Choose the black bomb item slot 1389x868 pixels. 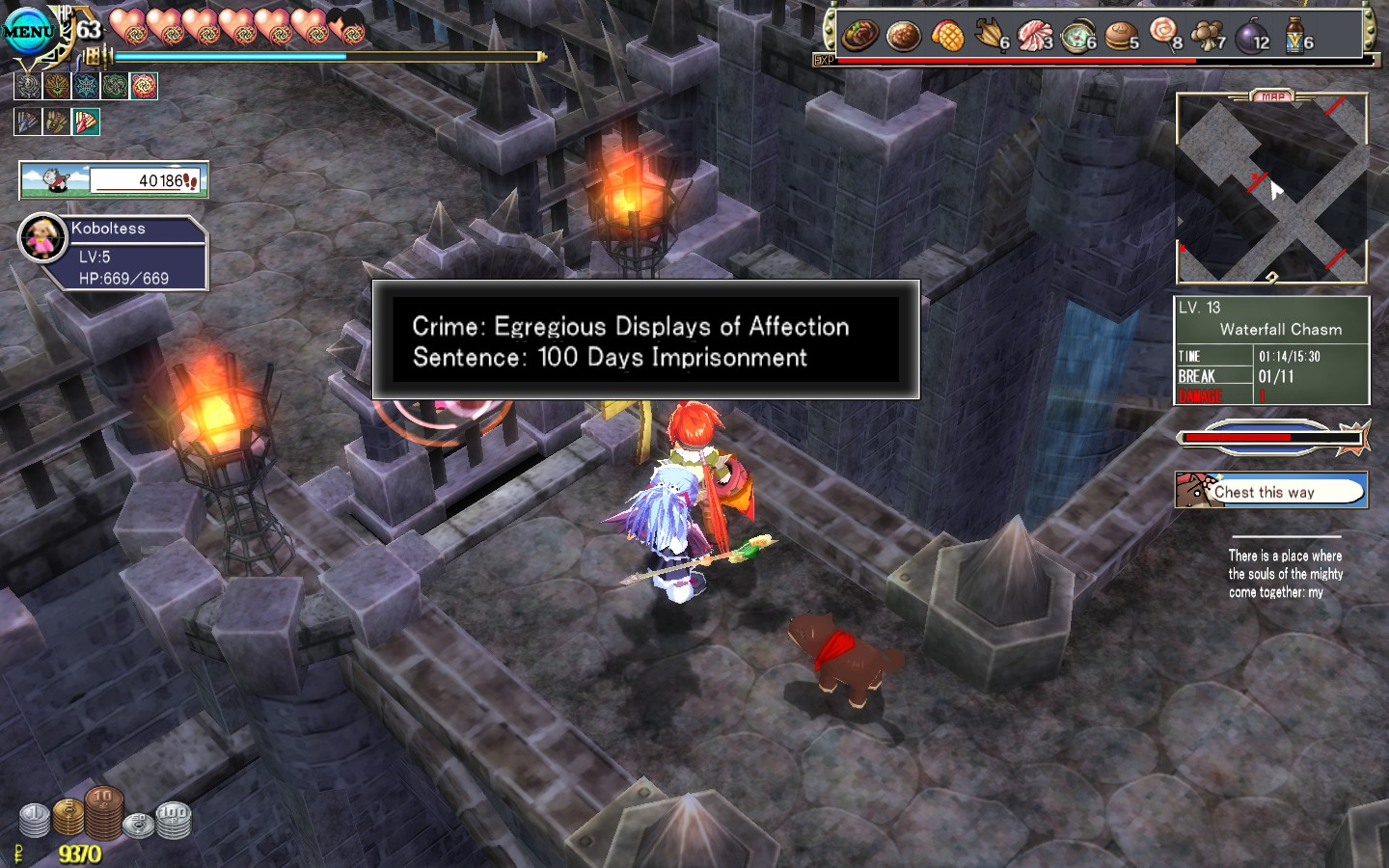point(1252,37)
